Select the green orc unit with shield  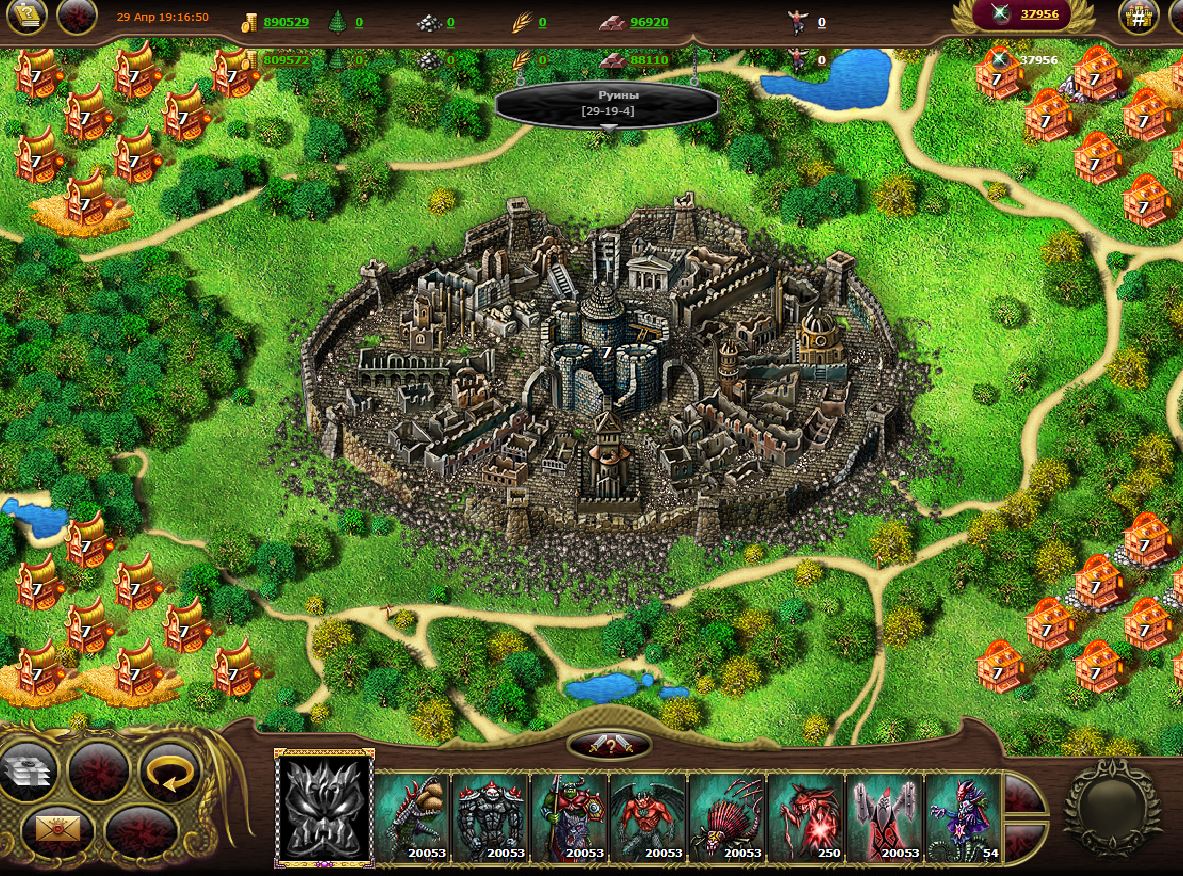(x=570, y=817)
